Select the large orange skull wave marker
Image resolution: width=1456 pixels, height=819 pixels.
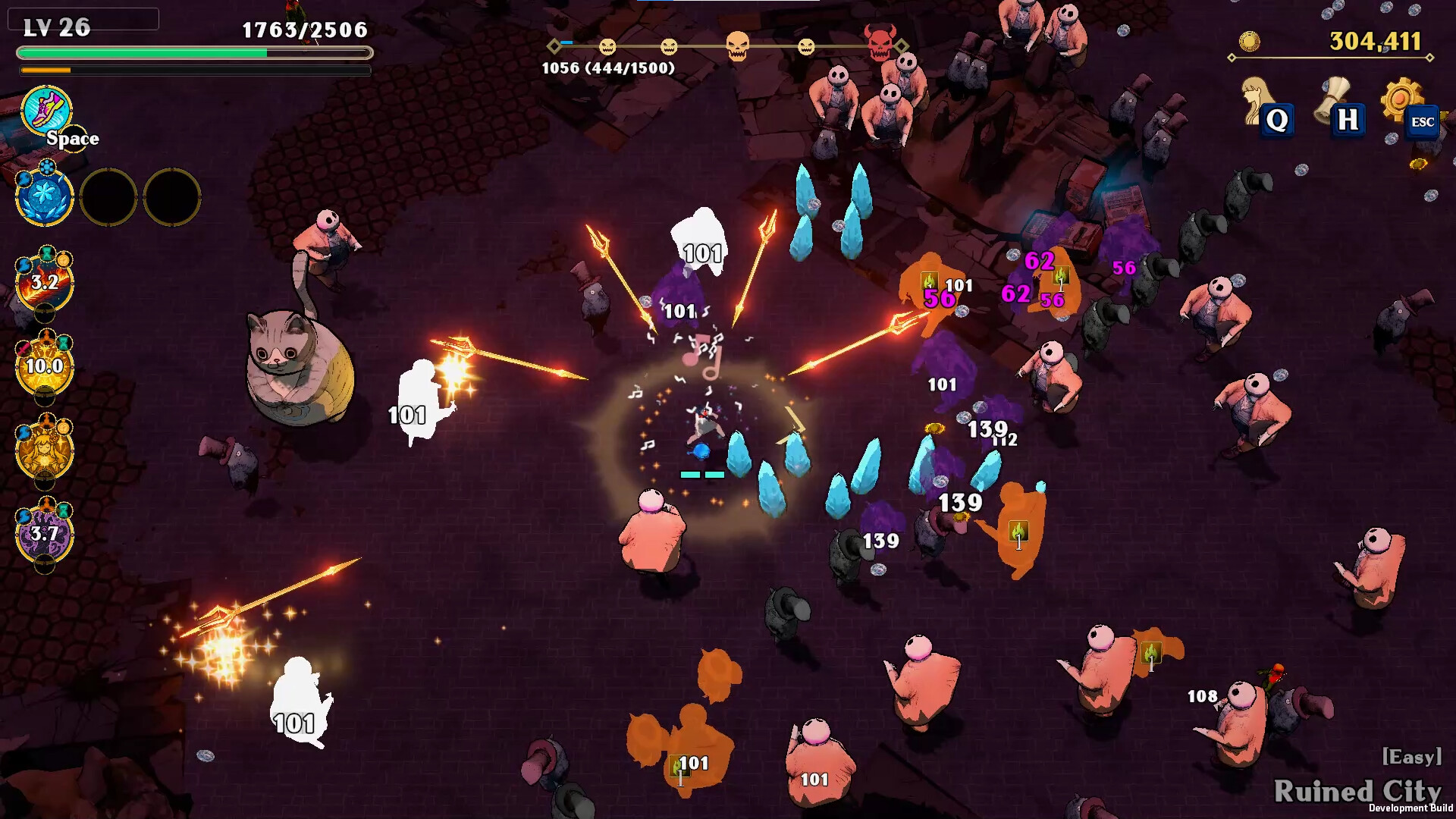tap(737, 46)
